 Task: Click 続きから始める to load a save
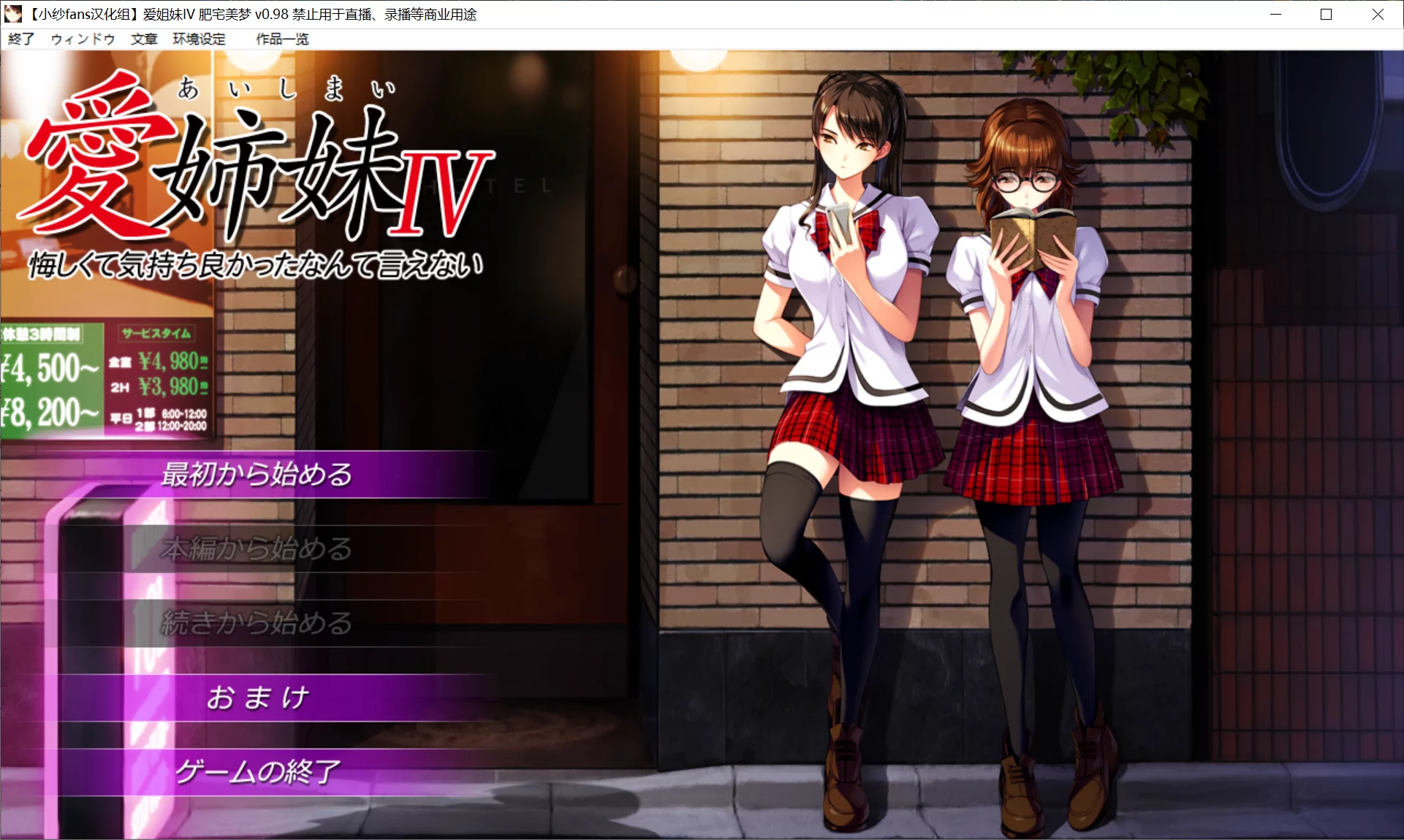256,625
